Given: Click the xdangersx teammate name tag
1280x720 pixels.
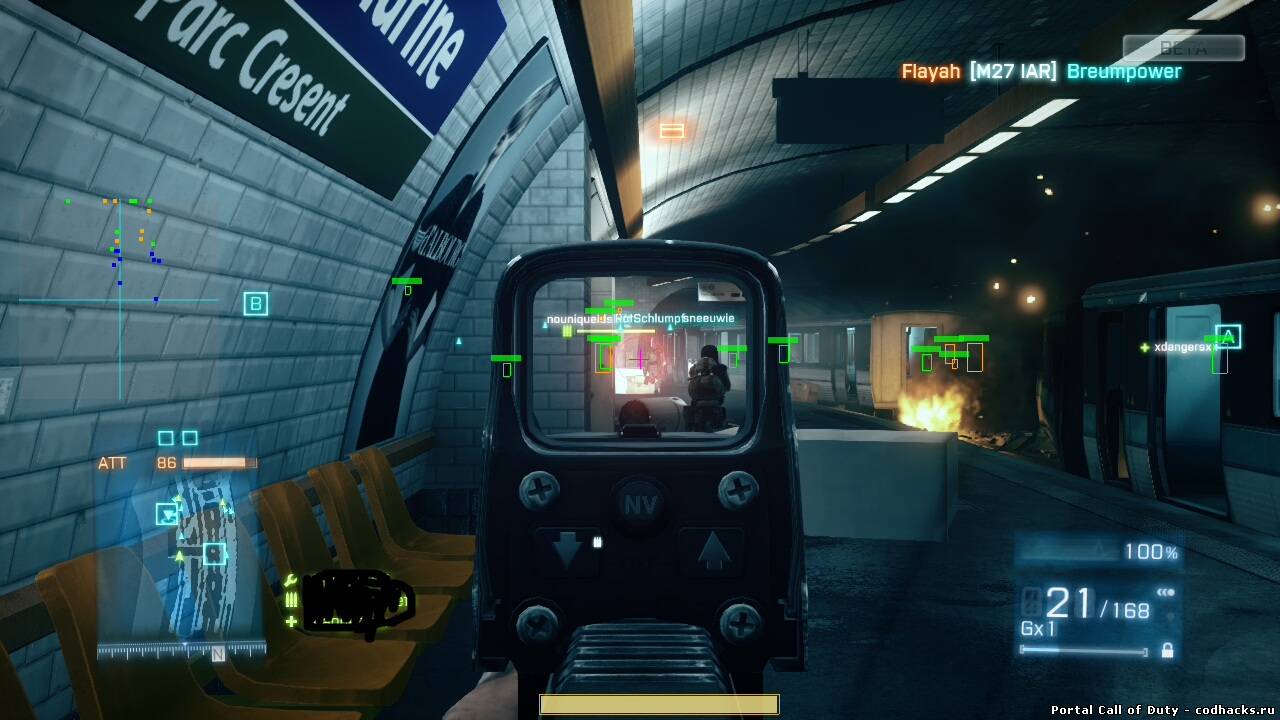Looking at the screenshot, I should click(1182, 347).
